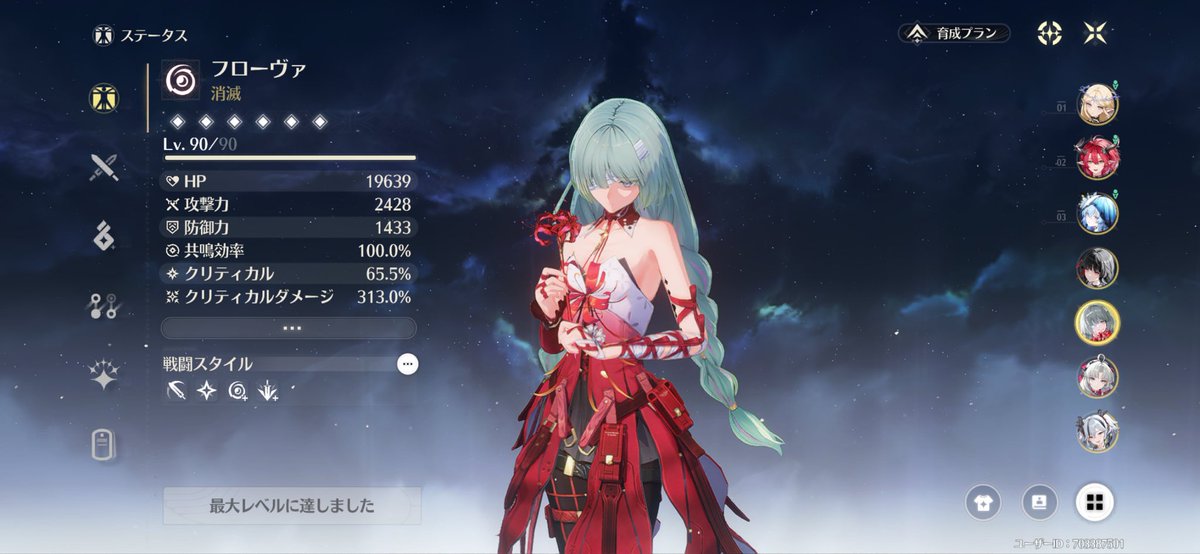This screenshot has width=1200, height=554.
Task: Open the character profile card button
Action: click(1039, 502)
